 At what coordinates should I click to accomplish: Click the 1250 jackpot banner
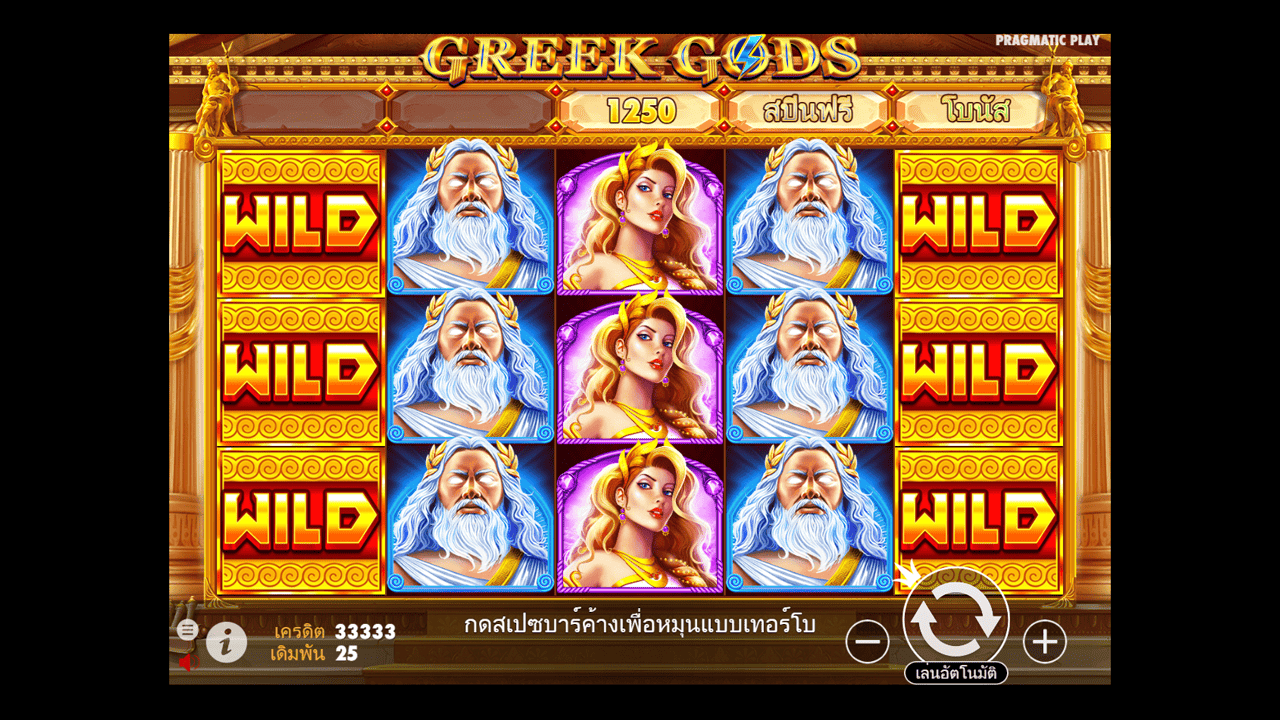pos(640,111)
